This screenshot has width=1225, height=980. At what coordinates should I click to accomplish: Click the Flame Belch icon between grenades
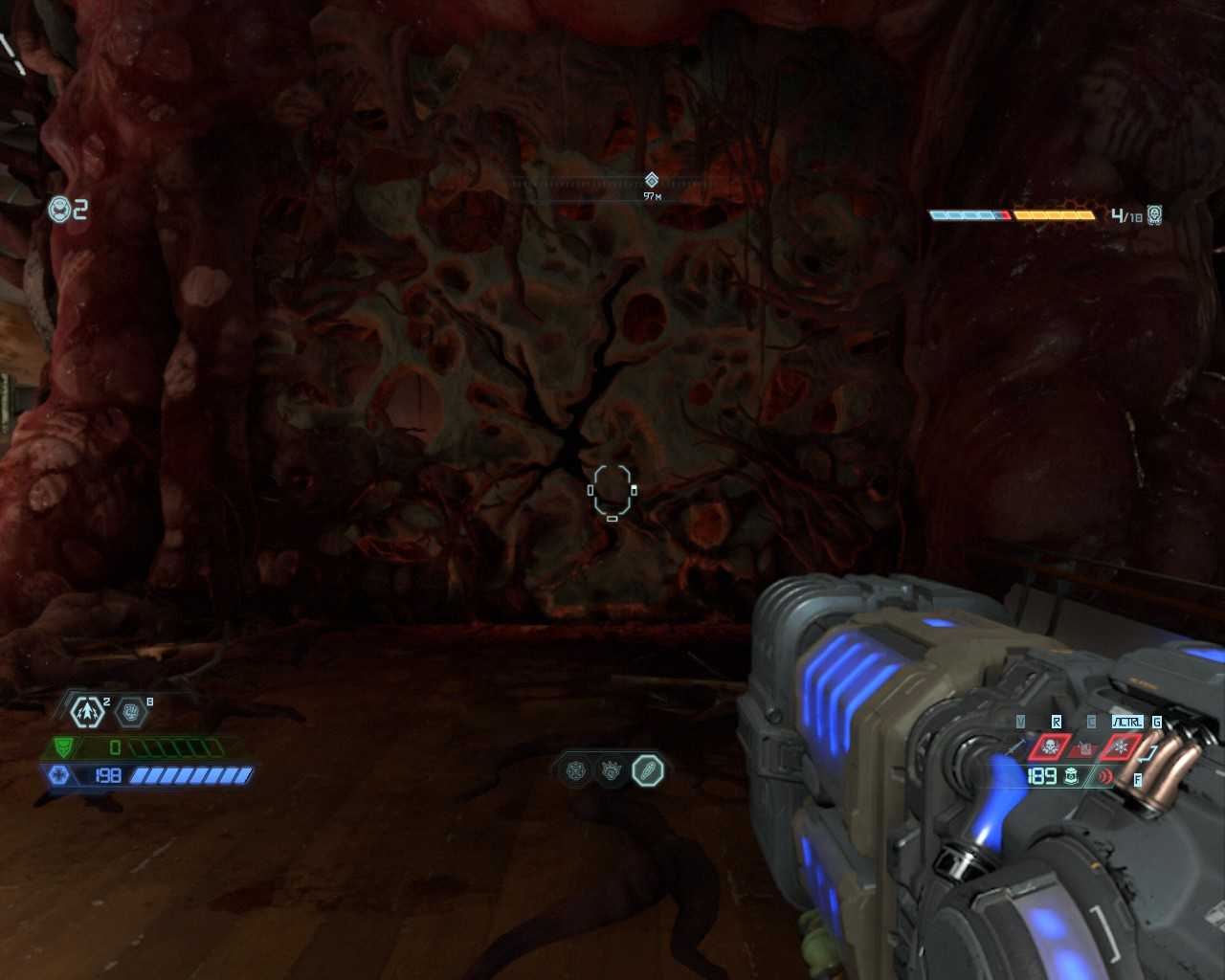tap(1085, 747)
